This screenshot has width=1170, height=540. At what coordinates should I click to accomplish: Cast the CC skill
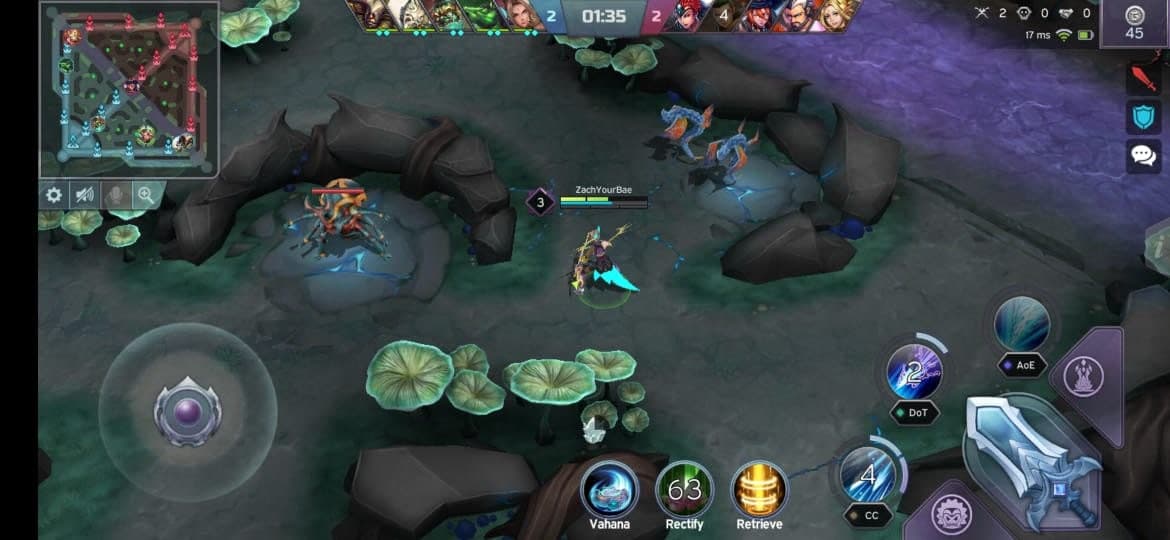coord(868,475)
